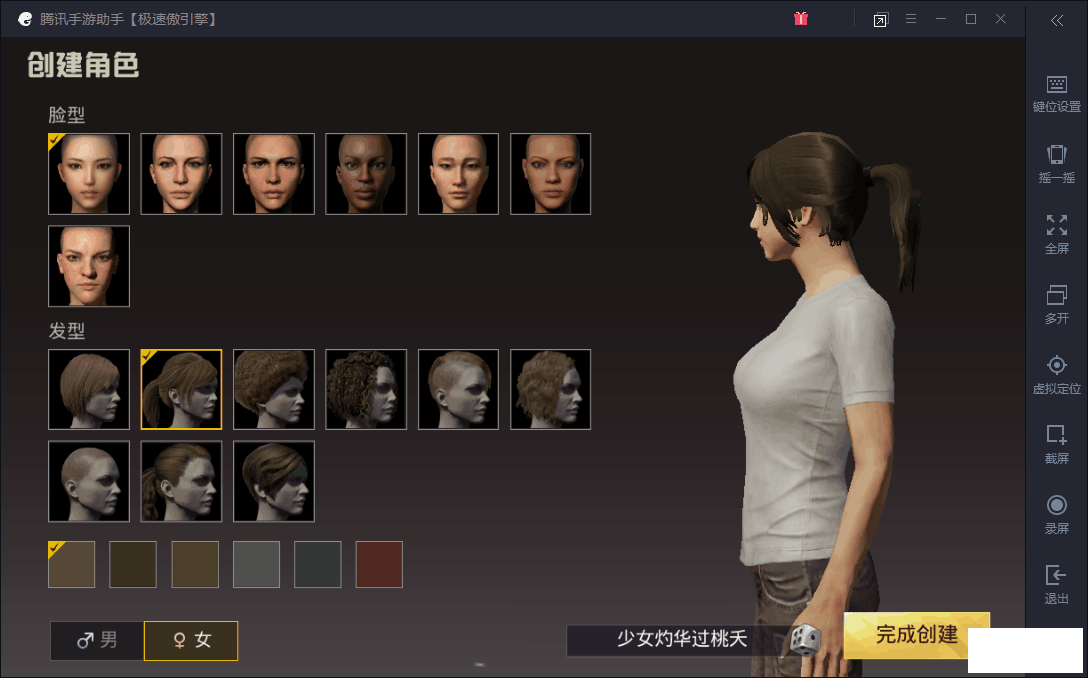The height and width of the screenshot is (678, 1088).
Task: Close the emulator window
Action: point(1001,19)
